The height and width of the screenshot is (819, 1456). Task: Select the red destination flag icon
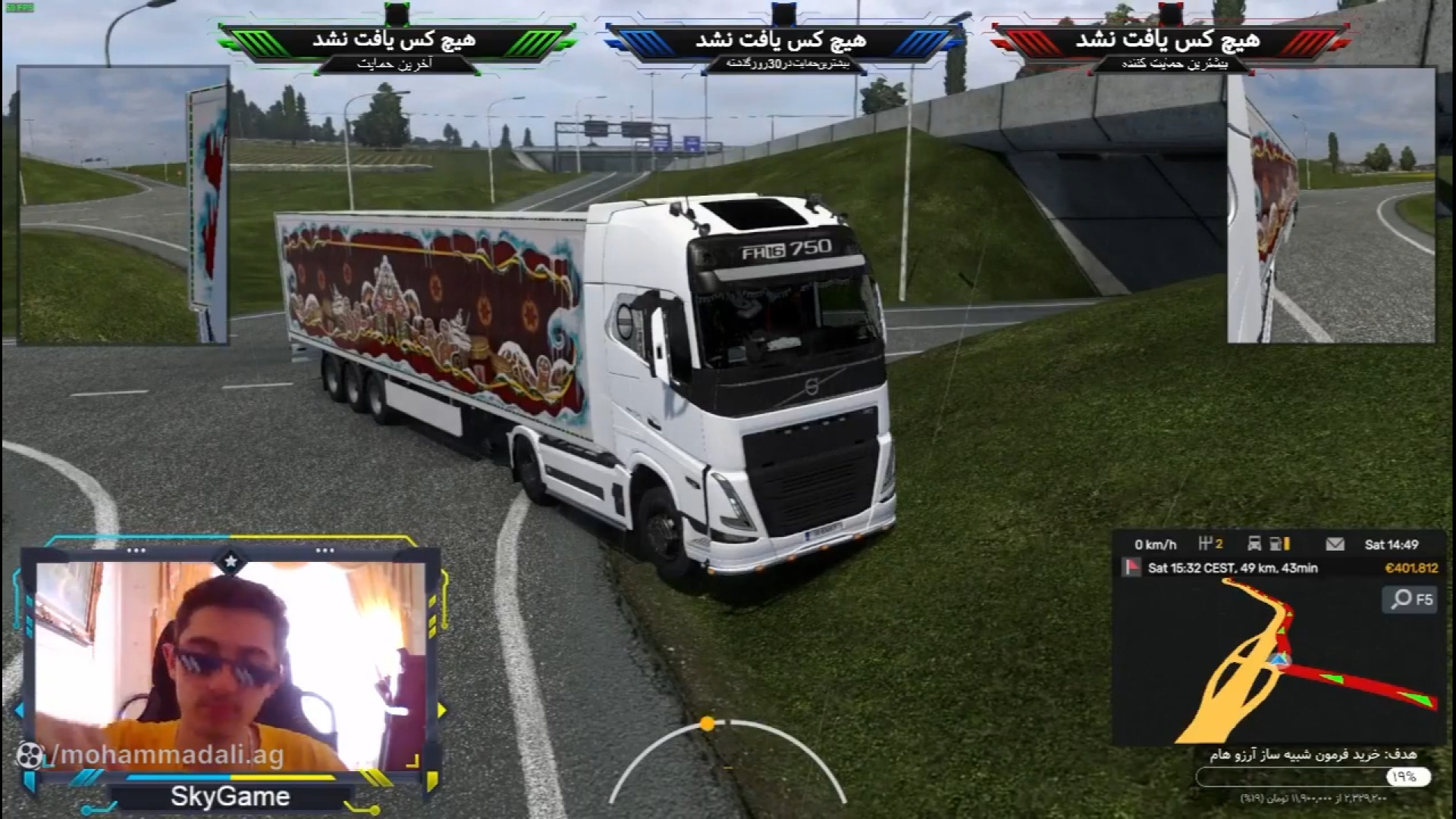pyautogui.click(x=1132, y=568)
